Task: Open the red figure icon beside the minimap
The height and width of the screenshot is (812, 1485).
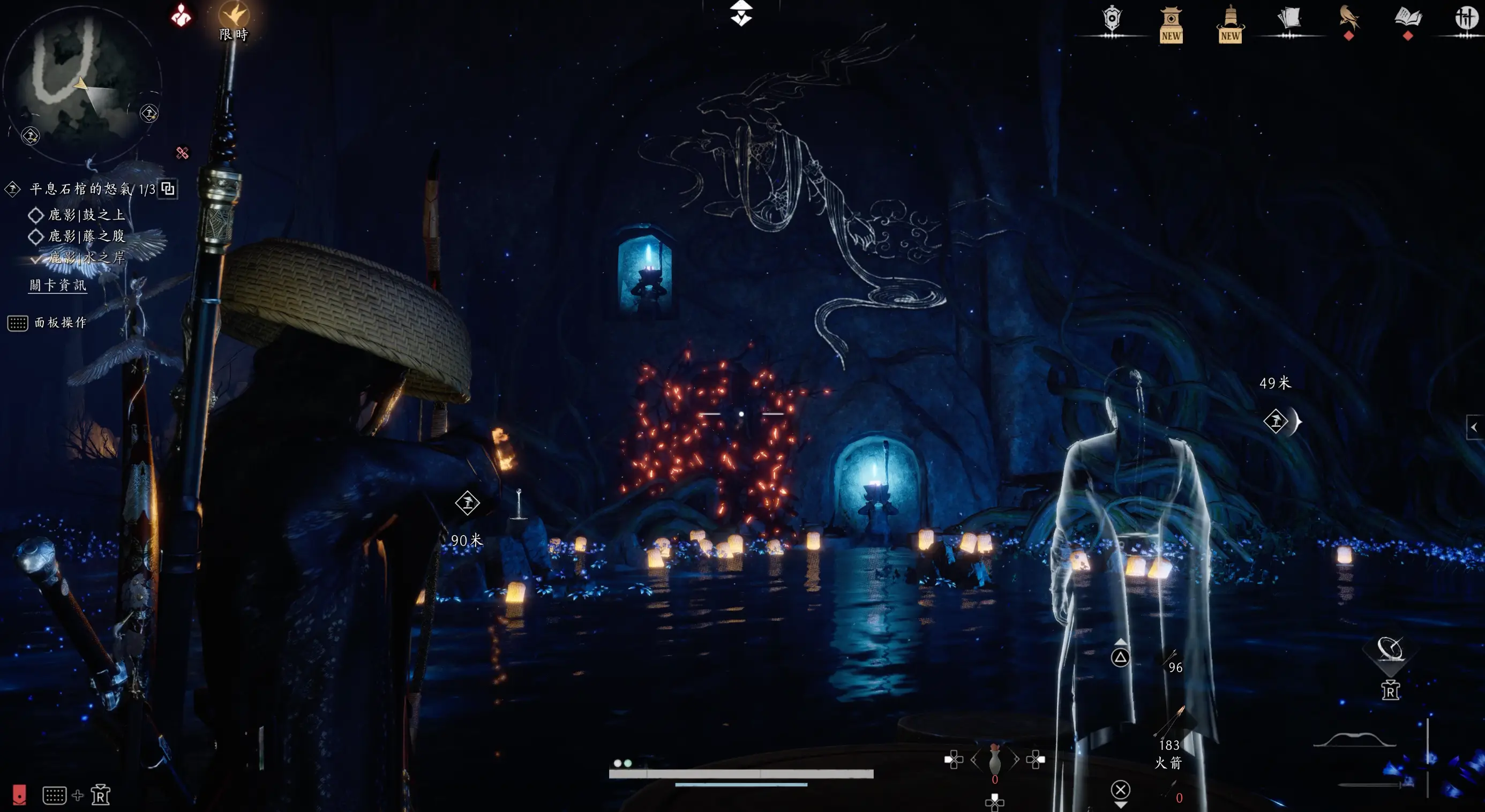Action: click(x=181, y=16)
